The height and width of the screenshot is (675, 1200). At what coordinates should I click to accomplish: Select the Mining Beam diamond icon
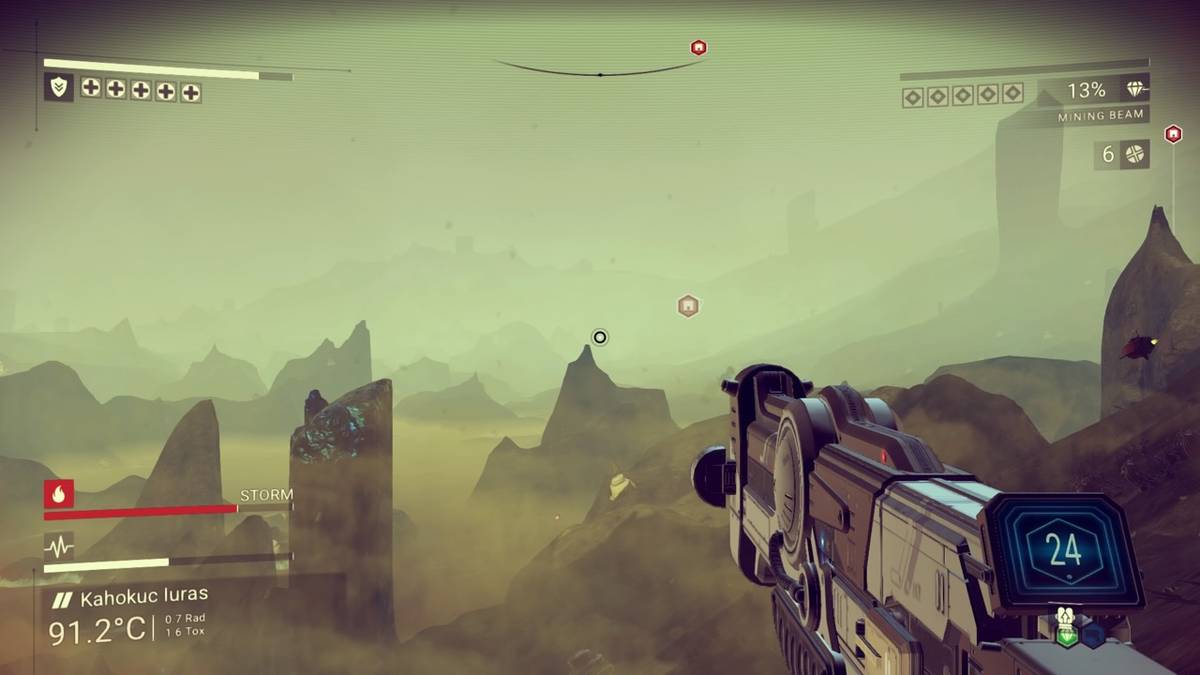point(1135,90)
